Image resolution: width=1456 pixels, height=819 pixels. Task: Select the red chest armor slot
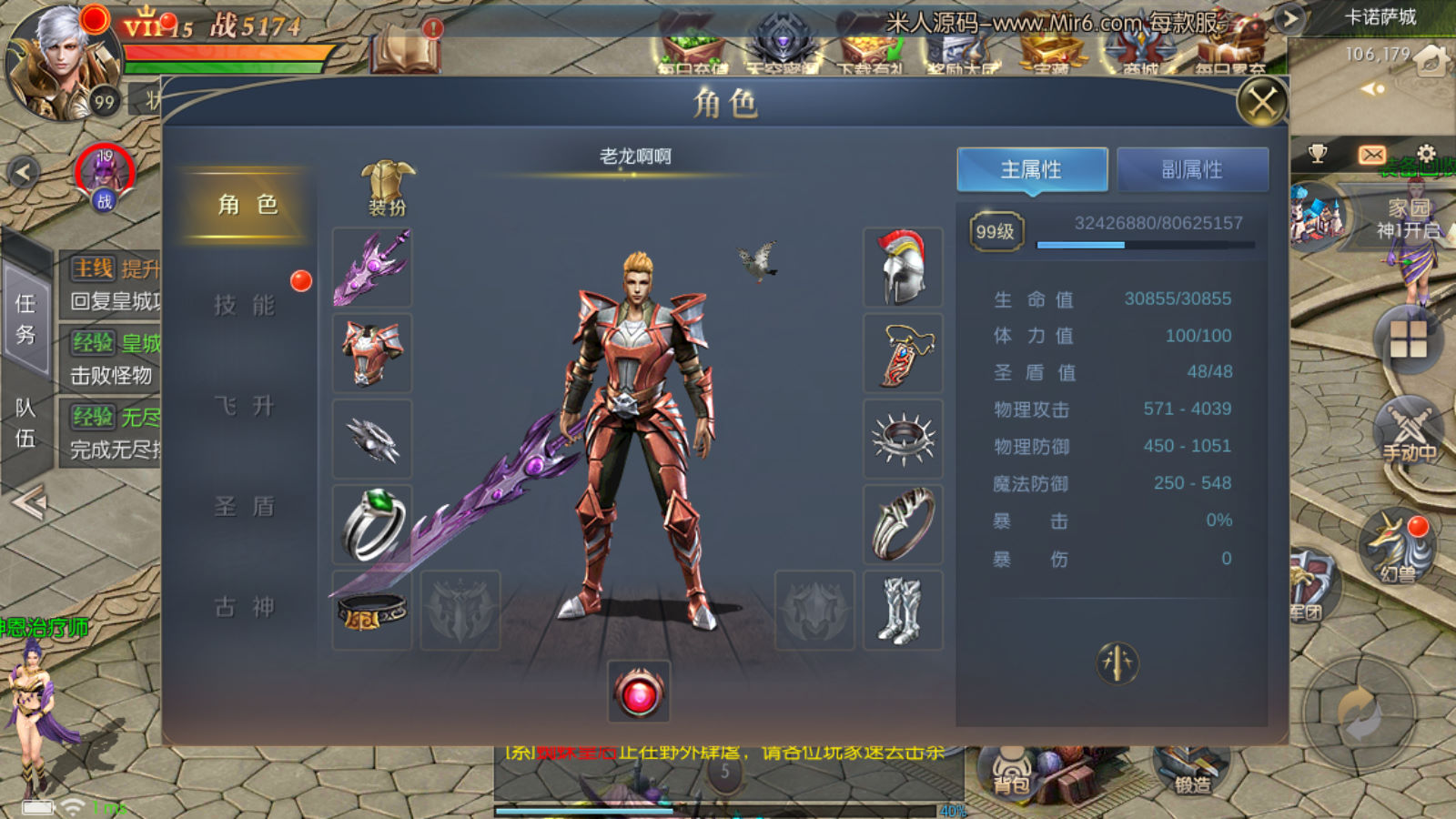point(372,353)
